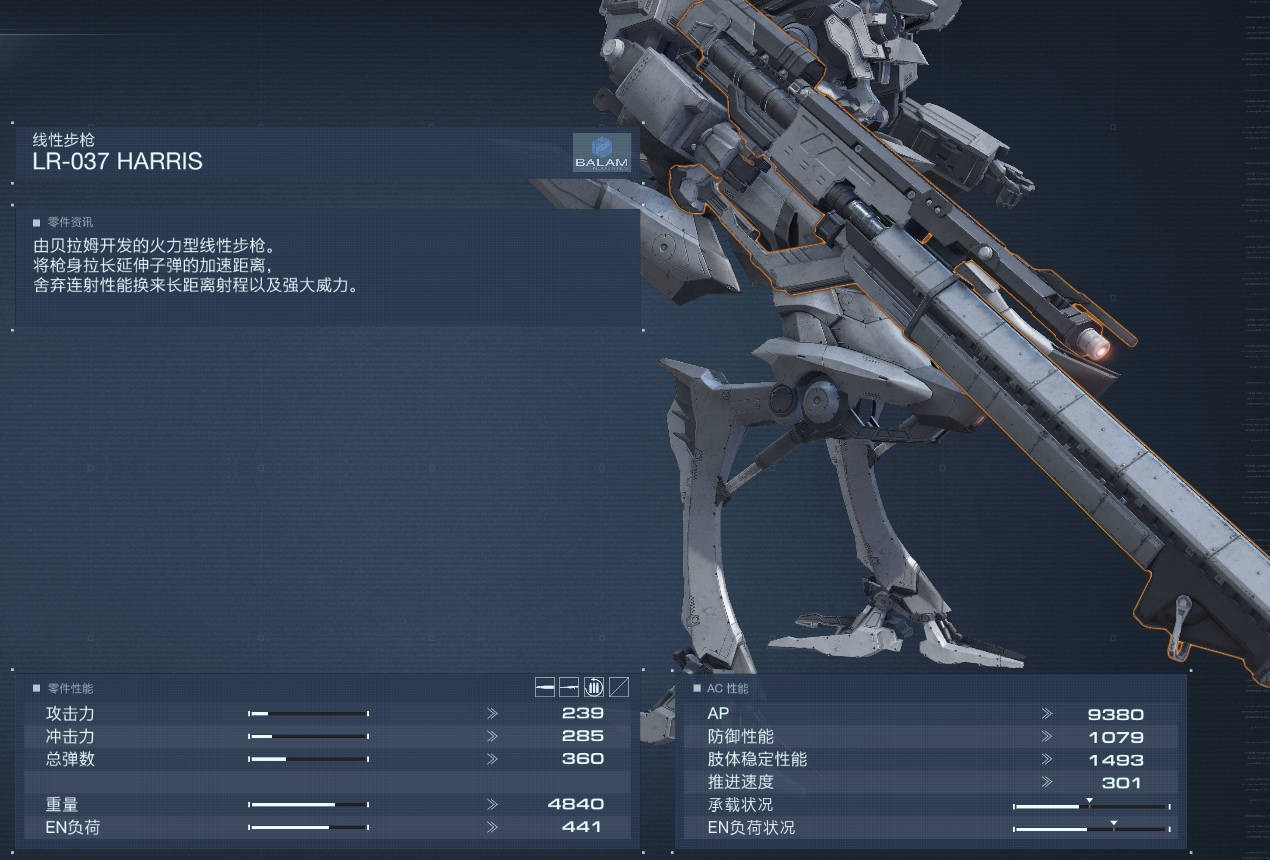1270x860 pixels.
Task: Select the rifle weapon-type icon
Action: pos(569,687)
